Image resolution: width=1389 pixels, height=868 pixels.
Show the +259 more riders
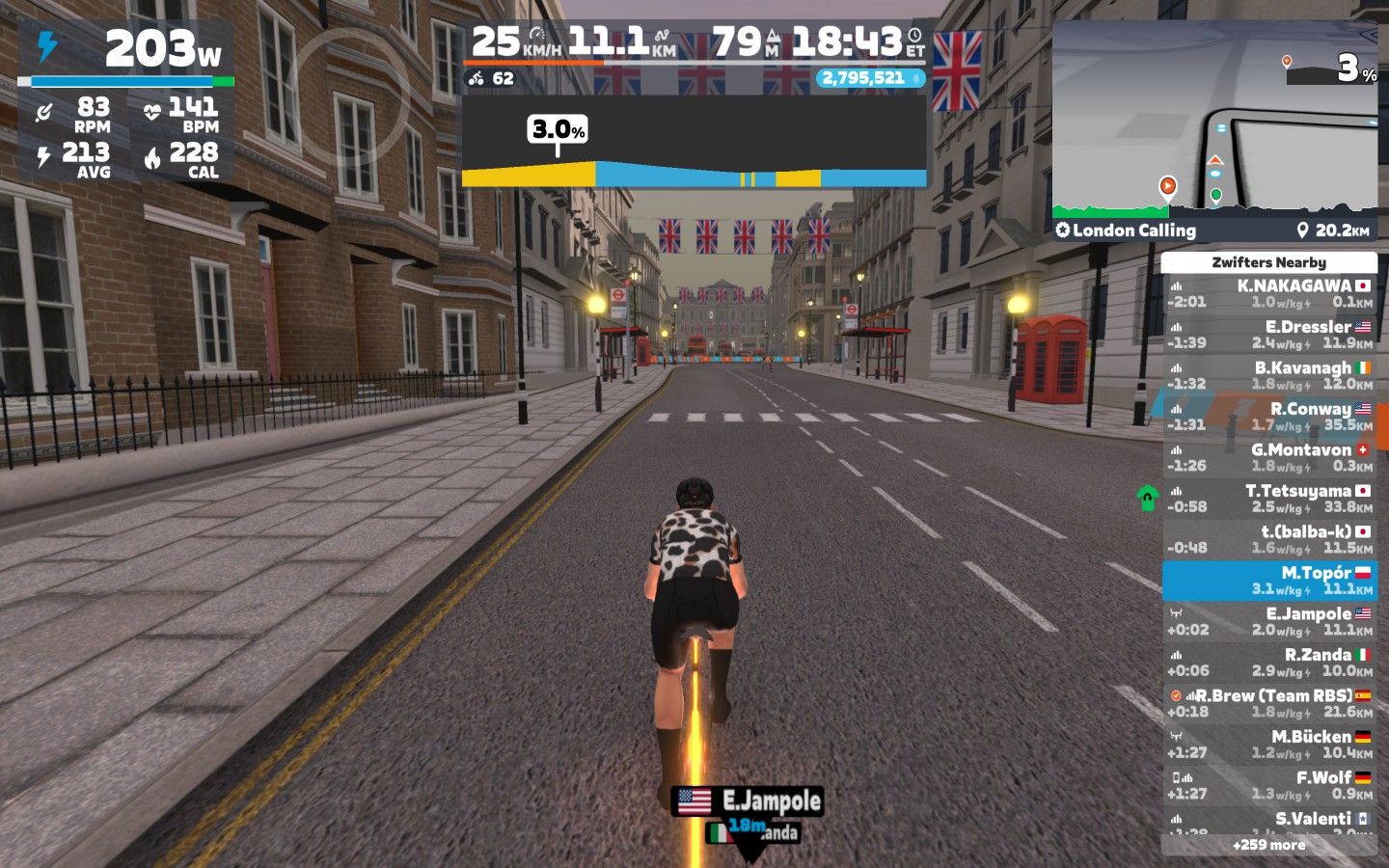[1268, 845]
